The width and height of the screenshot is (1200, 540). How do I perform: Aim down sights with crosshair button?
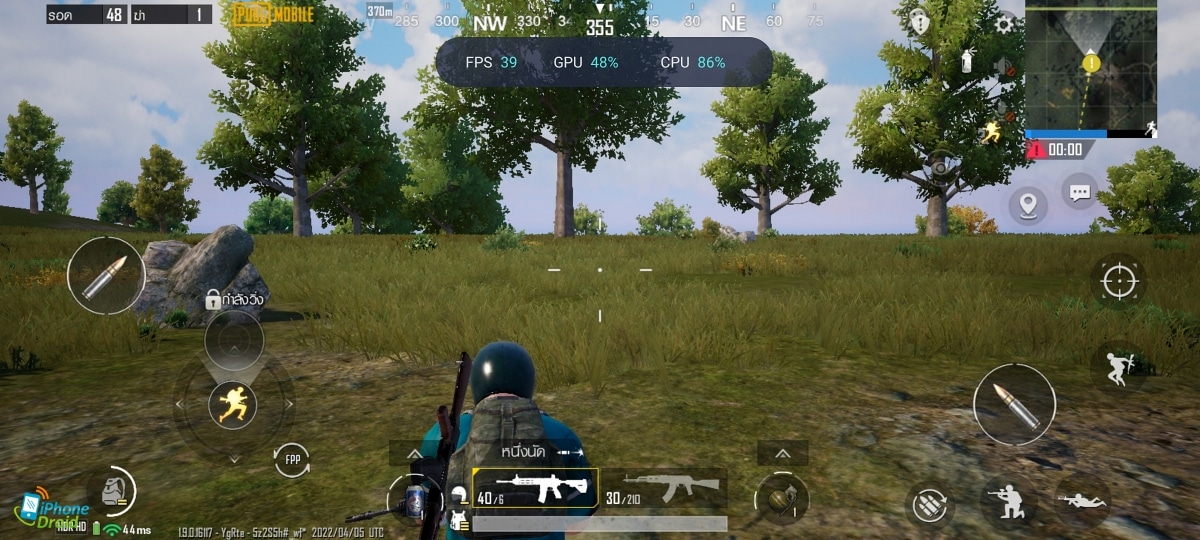(1118, 281)
